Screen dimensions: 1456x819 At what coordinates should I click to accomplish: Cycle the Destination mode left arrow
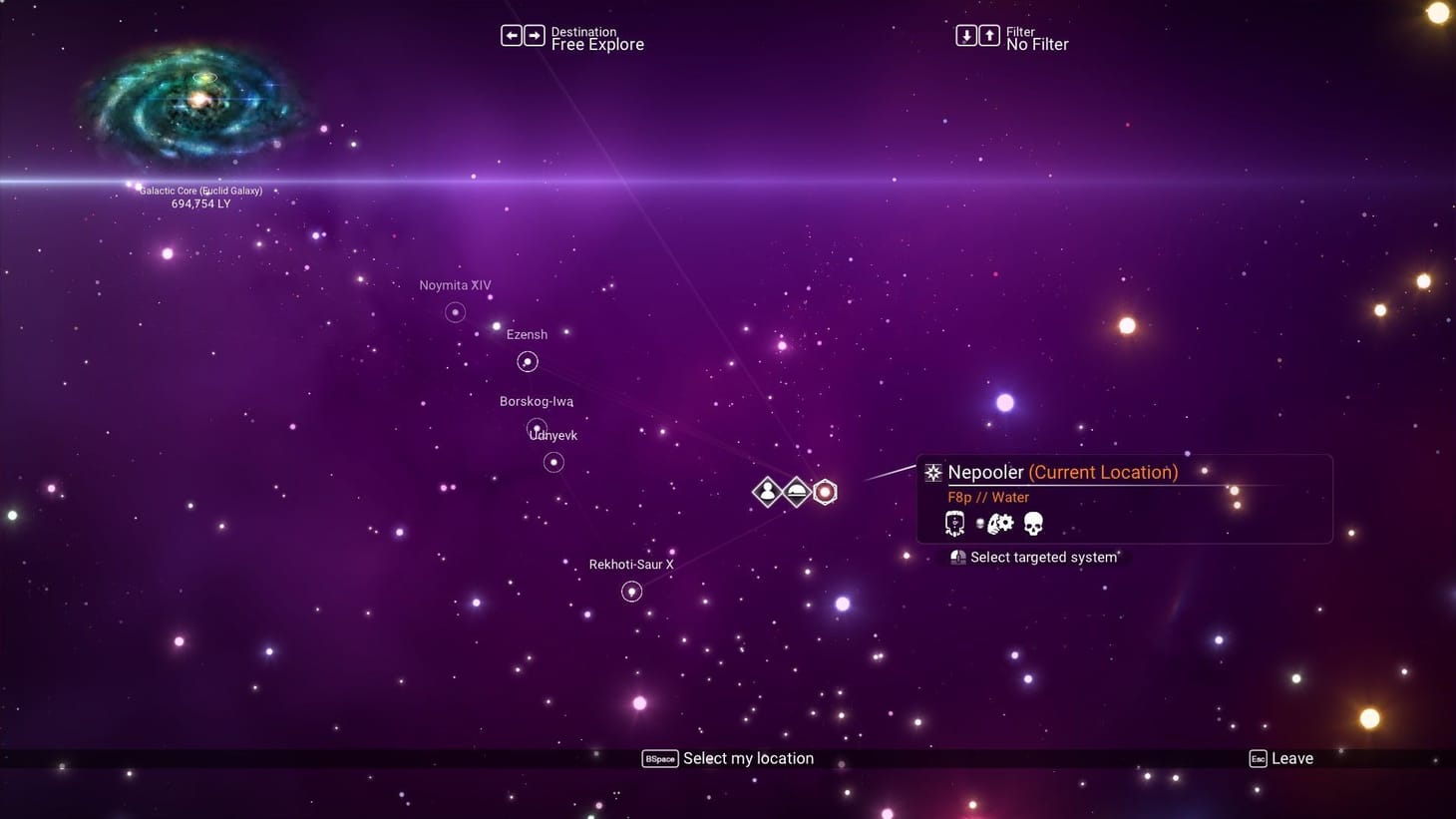point(511,34)
